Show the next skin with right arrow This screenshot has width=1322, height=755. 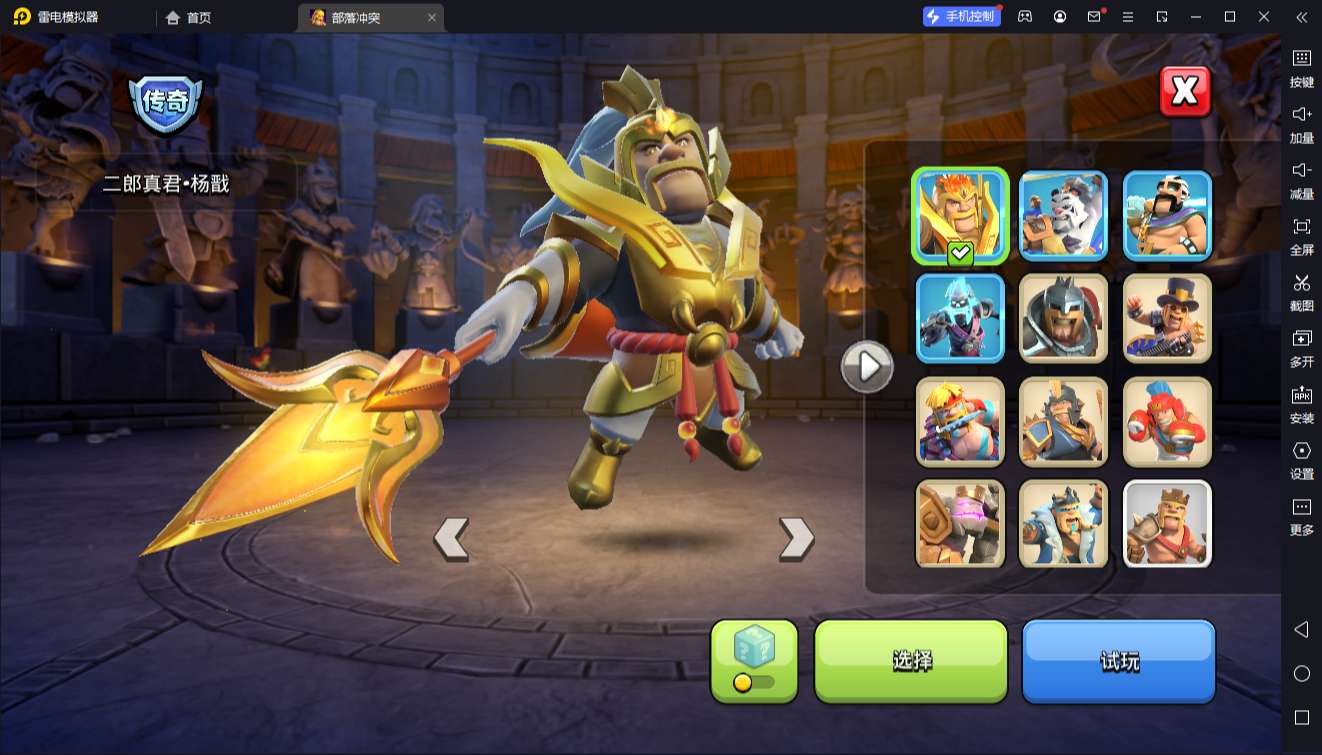(796, 538)
